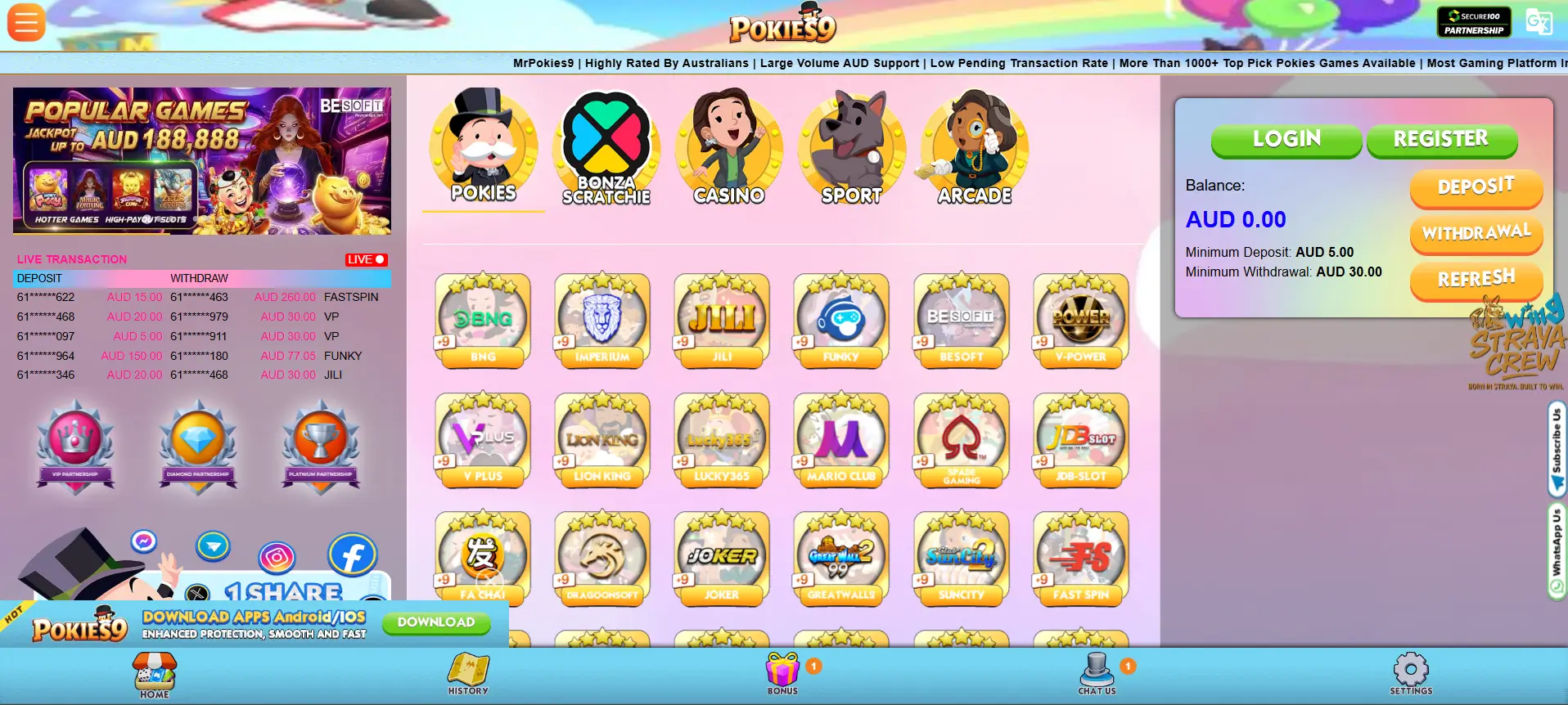
Task: Expand the hamburger menu
Action: tap(26, 22)
